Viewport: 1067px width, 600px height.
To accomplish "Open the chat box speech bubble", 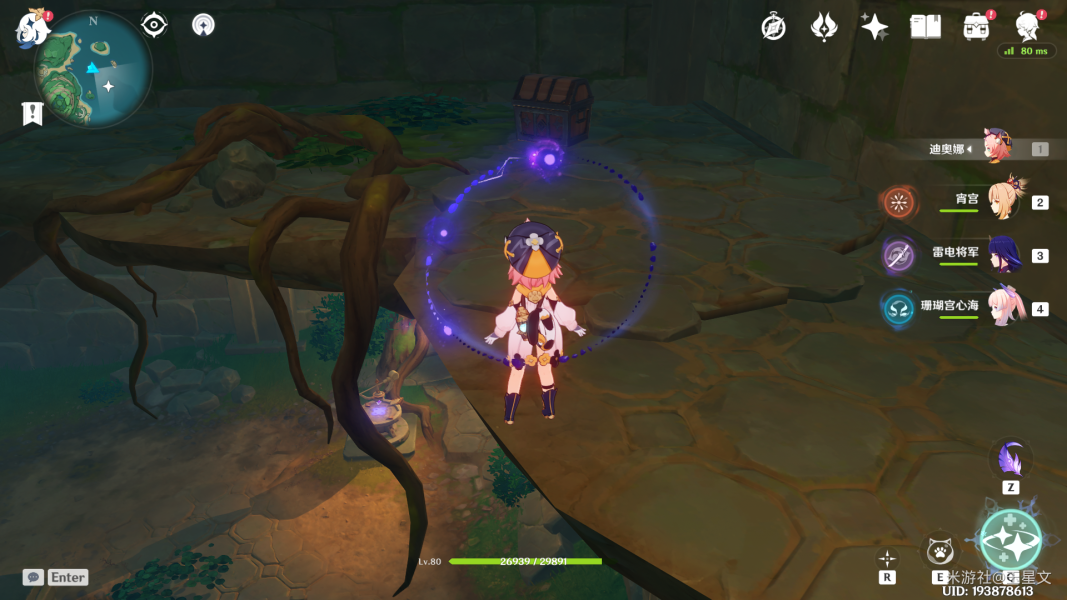I will point(34,577).
